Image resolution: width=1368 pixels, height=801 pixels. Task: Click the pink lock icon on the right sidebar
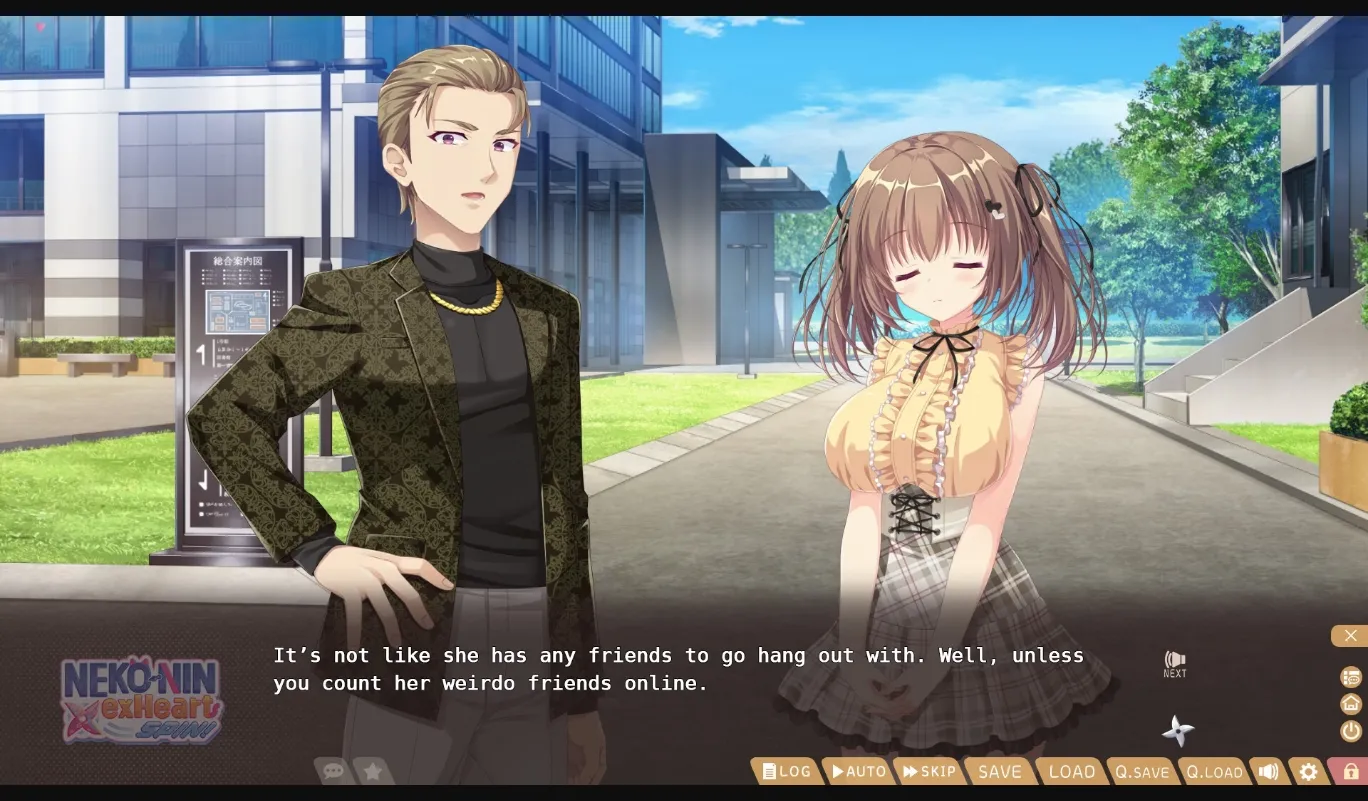click(1349, 771)
